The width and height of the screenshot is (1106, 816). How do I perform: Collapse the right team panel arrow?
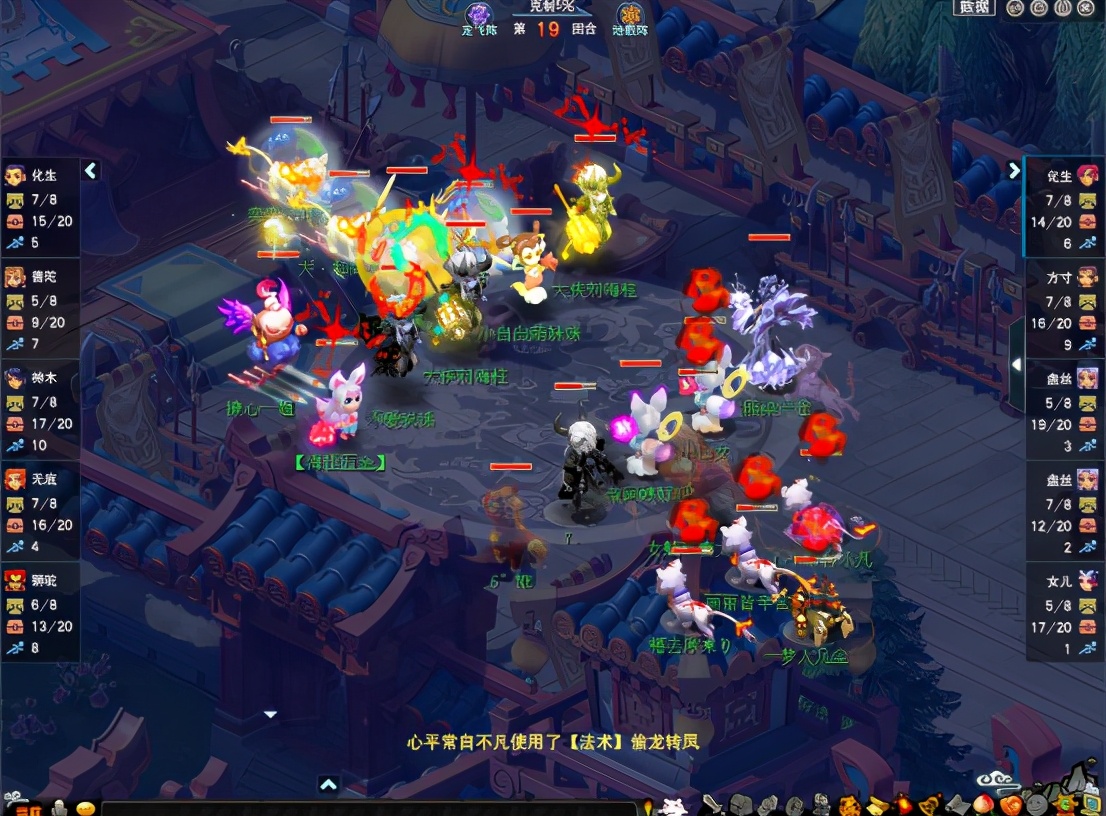(x=1014, y=170)
